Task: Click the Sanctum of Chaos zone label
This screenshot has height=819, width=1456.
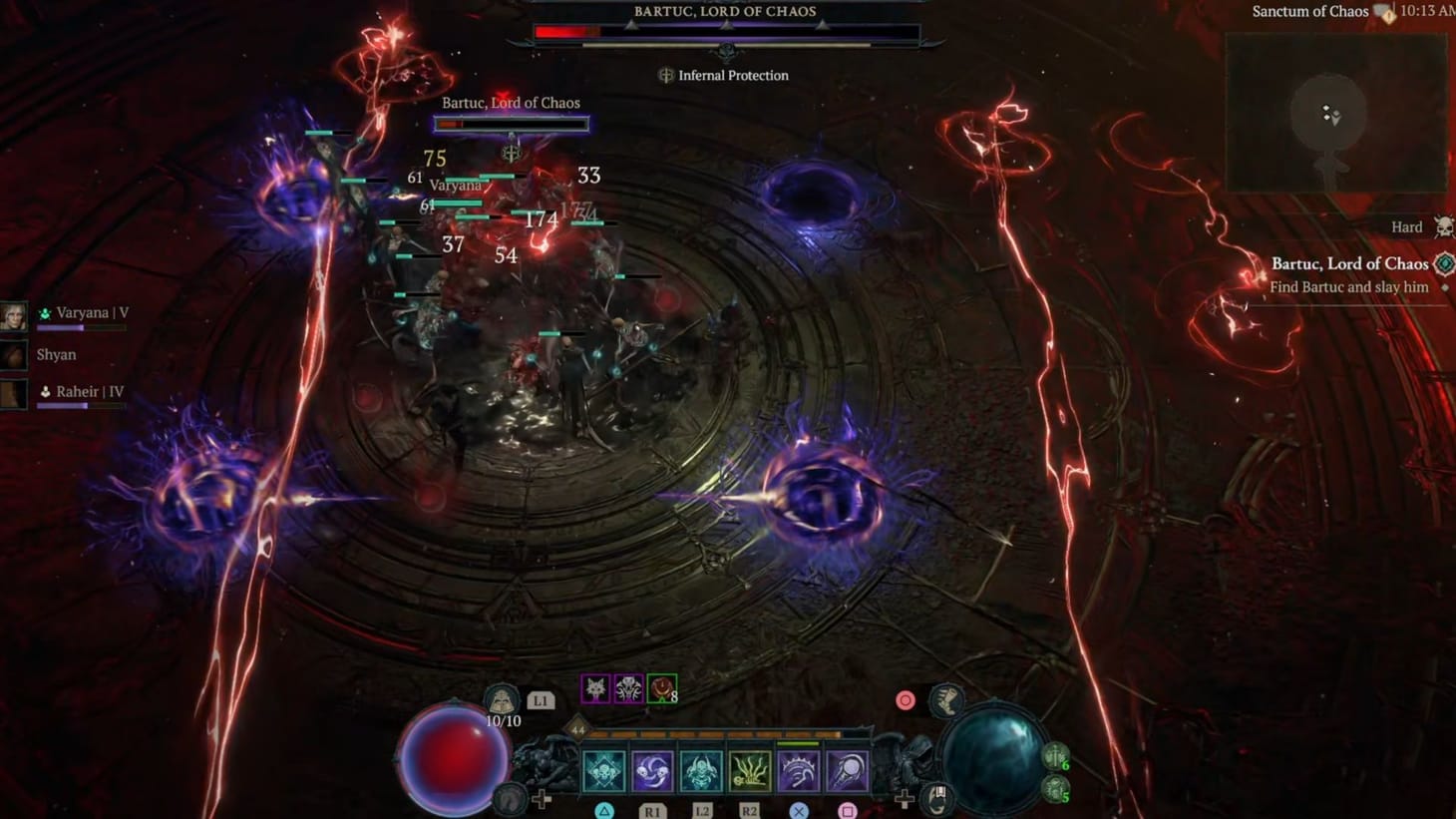Action: point(1309,11)
